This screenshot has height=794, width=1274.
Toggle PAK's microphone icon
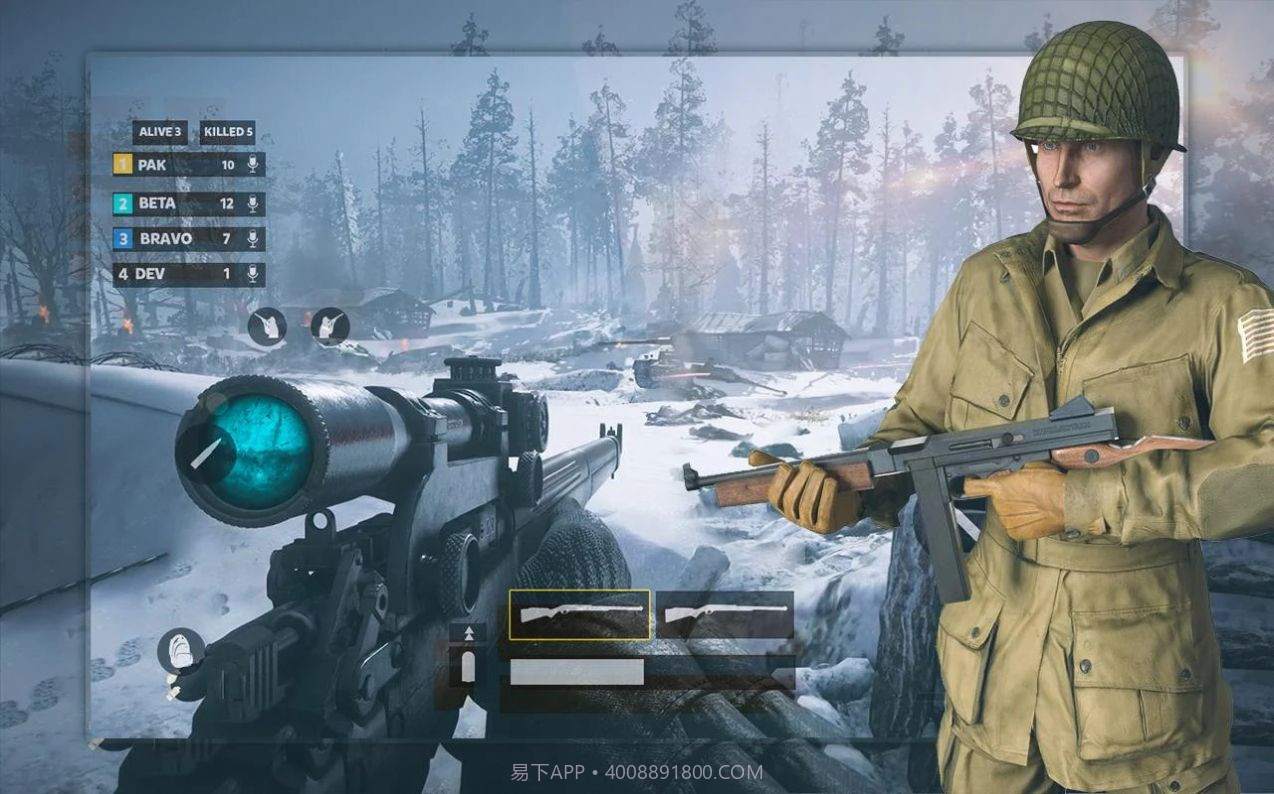(253, 165)
